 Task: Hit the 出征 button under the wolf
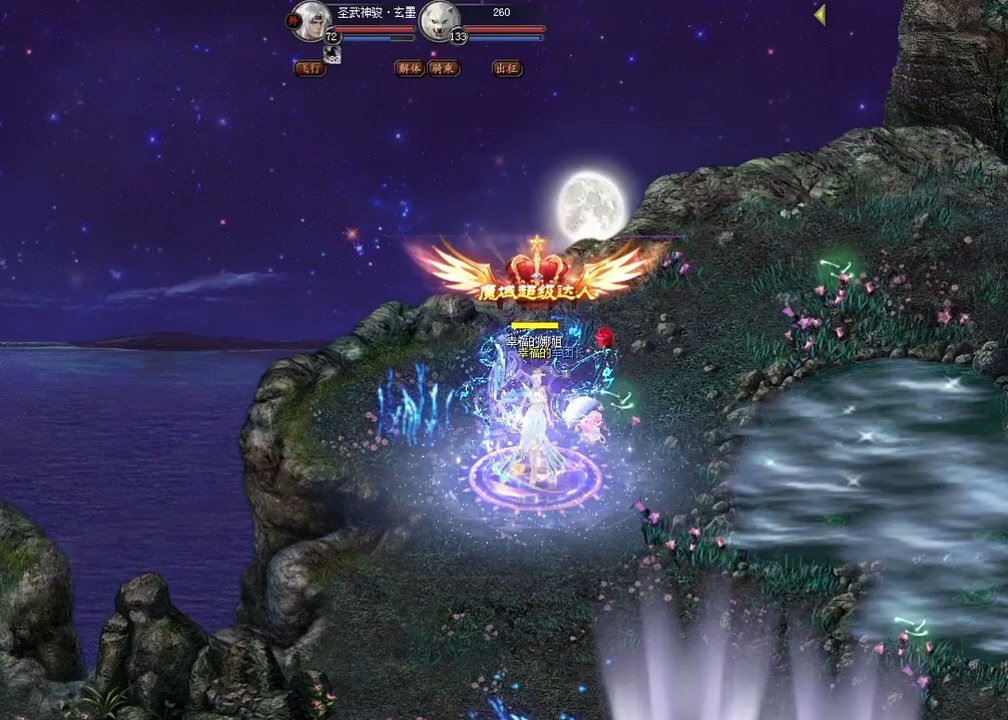(x=507, y=69)
